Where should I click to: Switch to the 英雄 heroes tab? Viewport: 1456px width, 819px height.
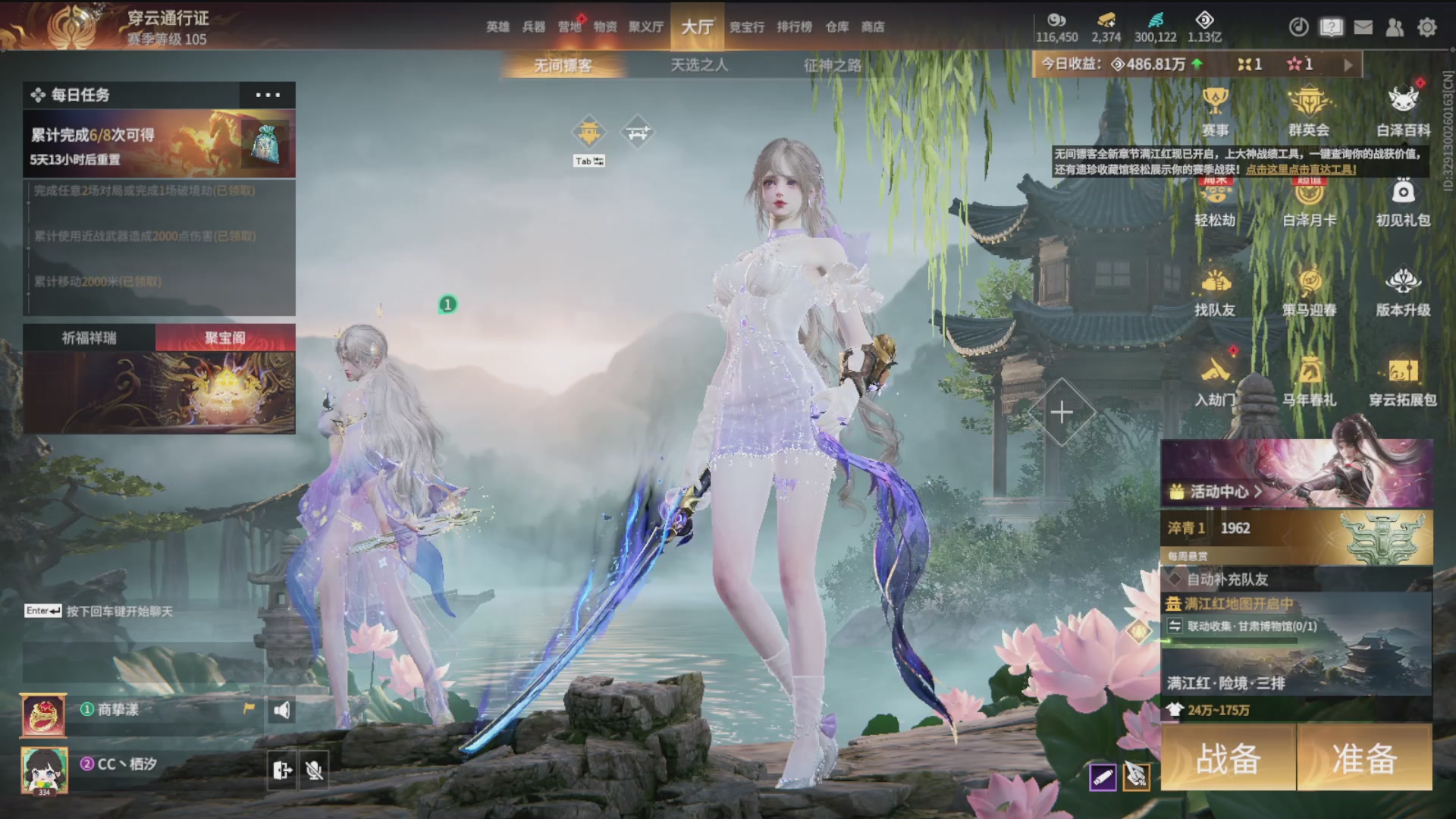497,27
